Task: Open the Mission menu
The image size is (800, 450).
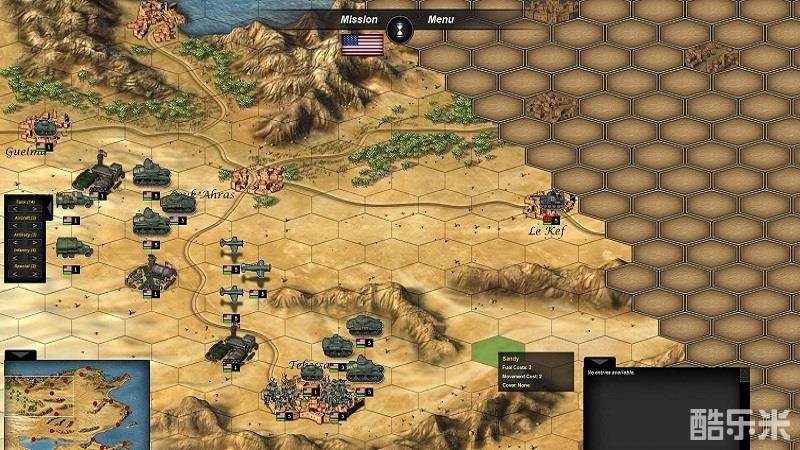Action: coord(358,19)
